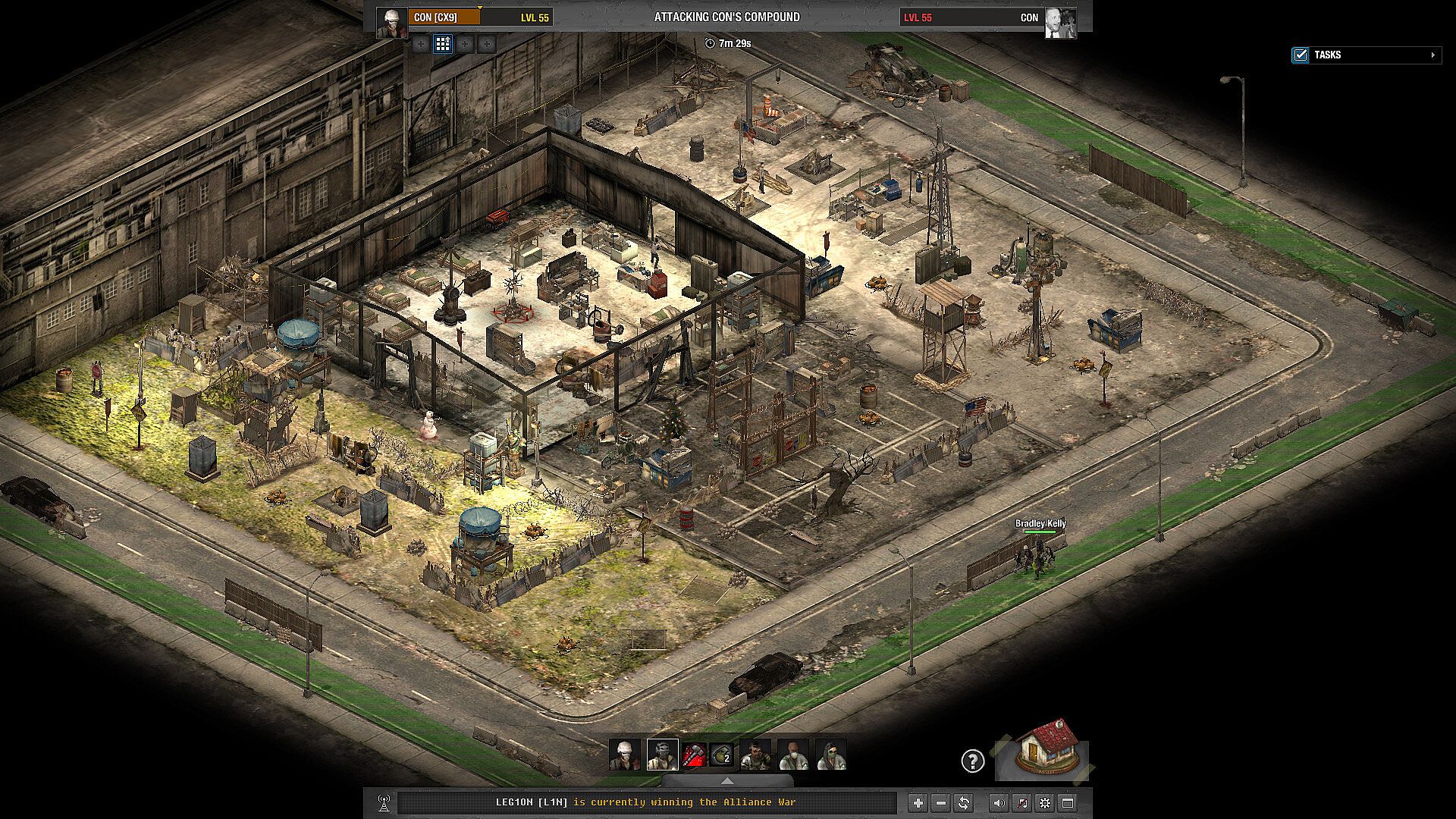
Task: Open the question mark help button
Action: (x=972, y=761)
